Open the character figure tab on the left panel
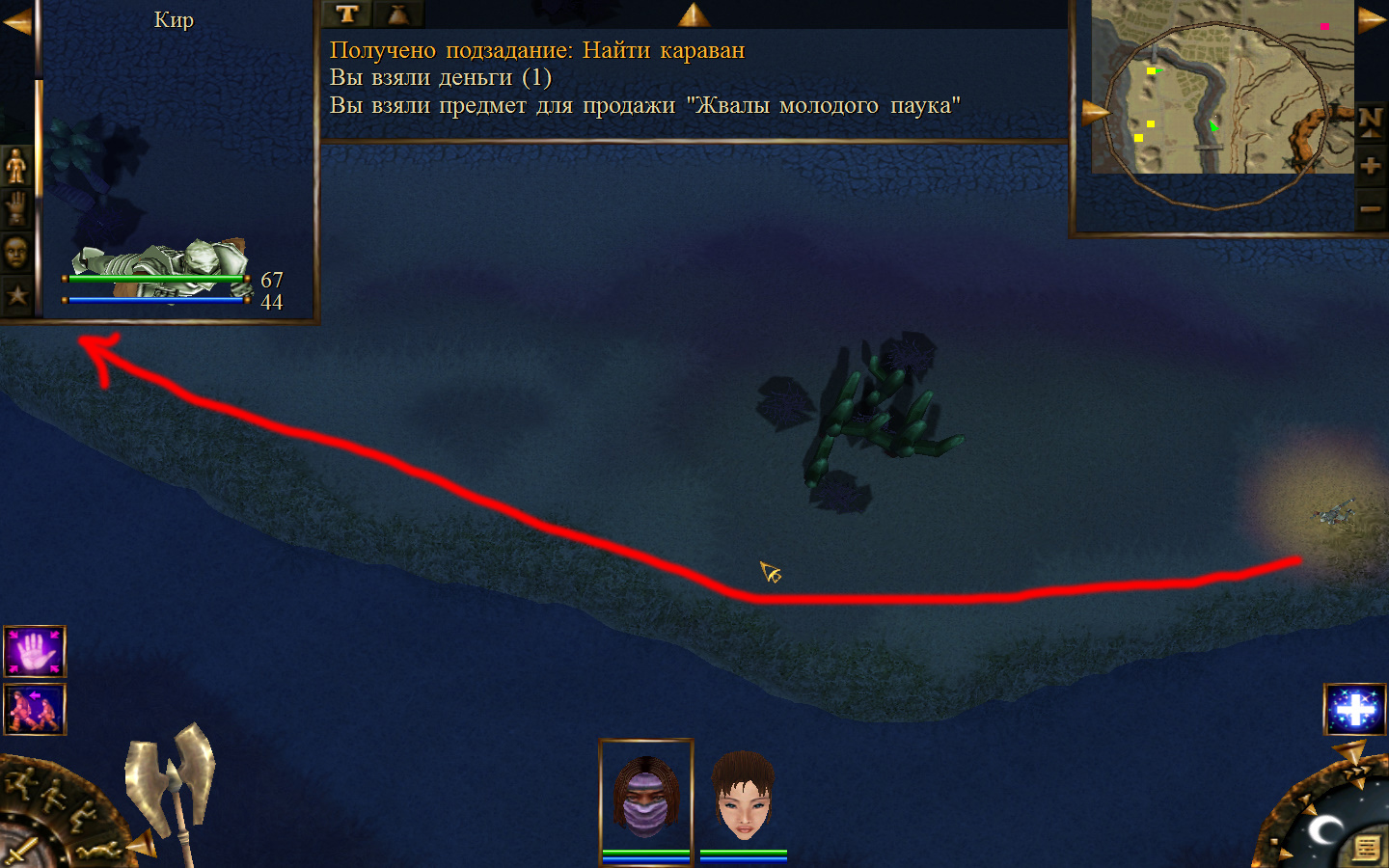1389x868 pixels. 16,166
